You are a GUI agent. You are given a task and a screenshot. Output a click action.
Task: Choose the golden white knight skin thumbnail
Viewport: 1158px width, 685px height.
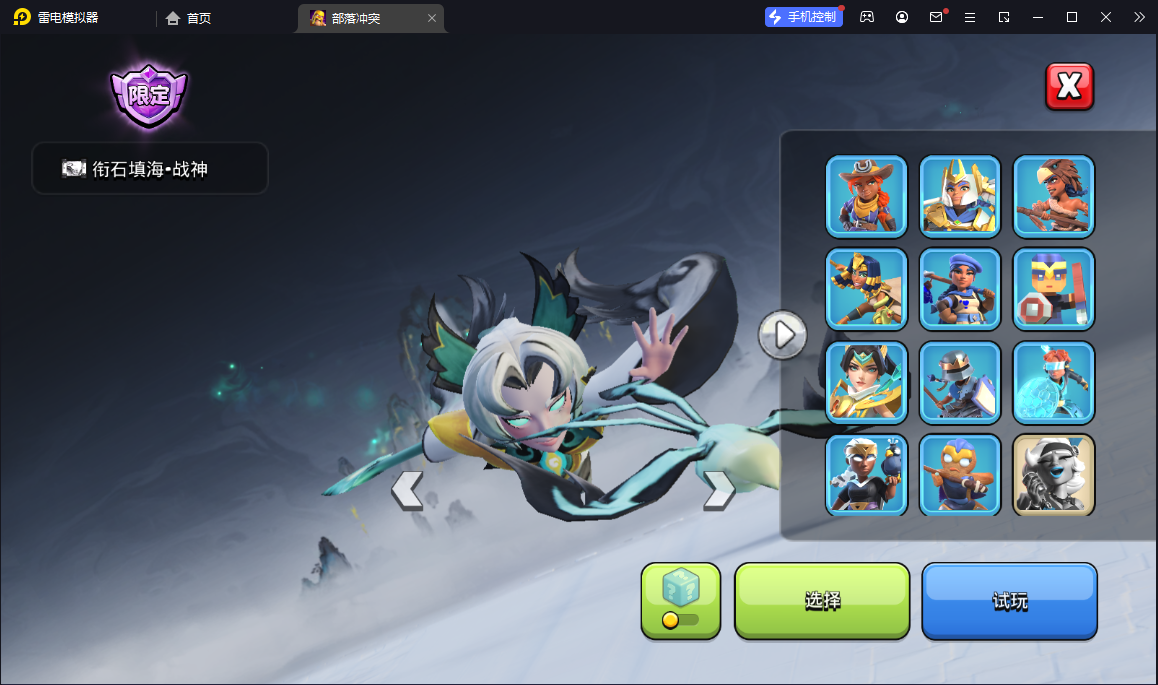tap(959, 195)
